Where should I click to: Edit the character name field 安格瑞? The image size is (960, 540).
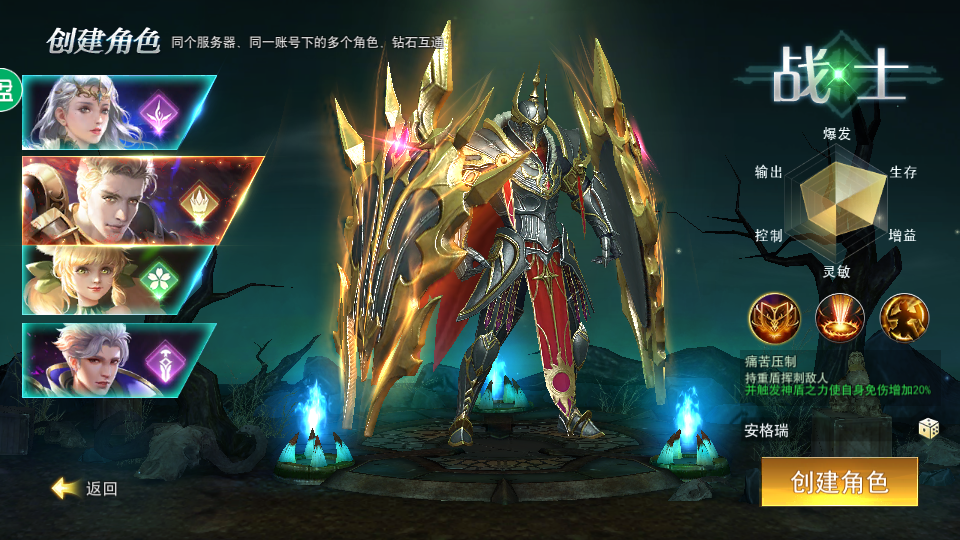[x=820, y=431]
